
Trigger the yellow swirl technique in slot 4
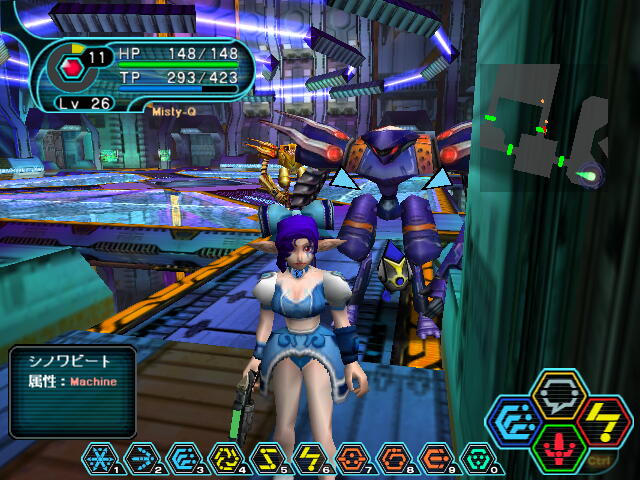tap(226, 458)
